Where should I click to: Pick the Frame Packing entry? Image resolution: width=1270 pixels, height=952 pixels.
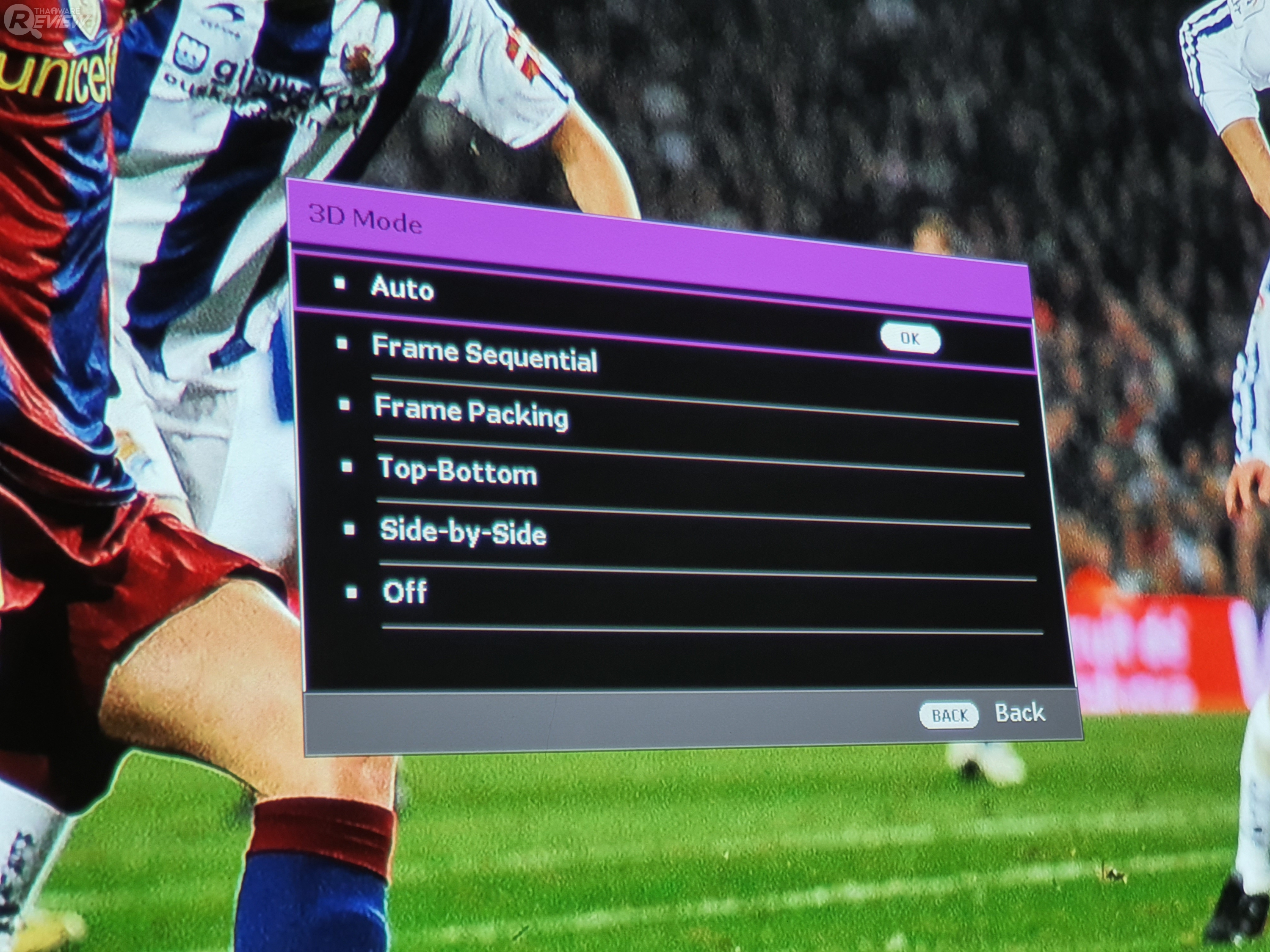471,411
